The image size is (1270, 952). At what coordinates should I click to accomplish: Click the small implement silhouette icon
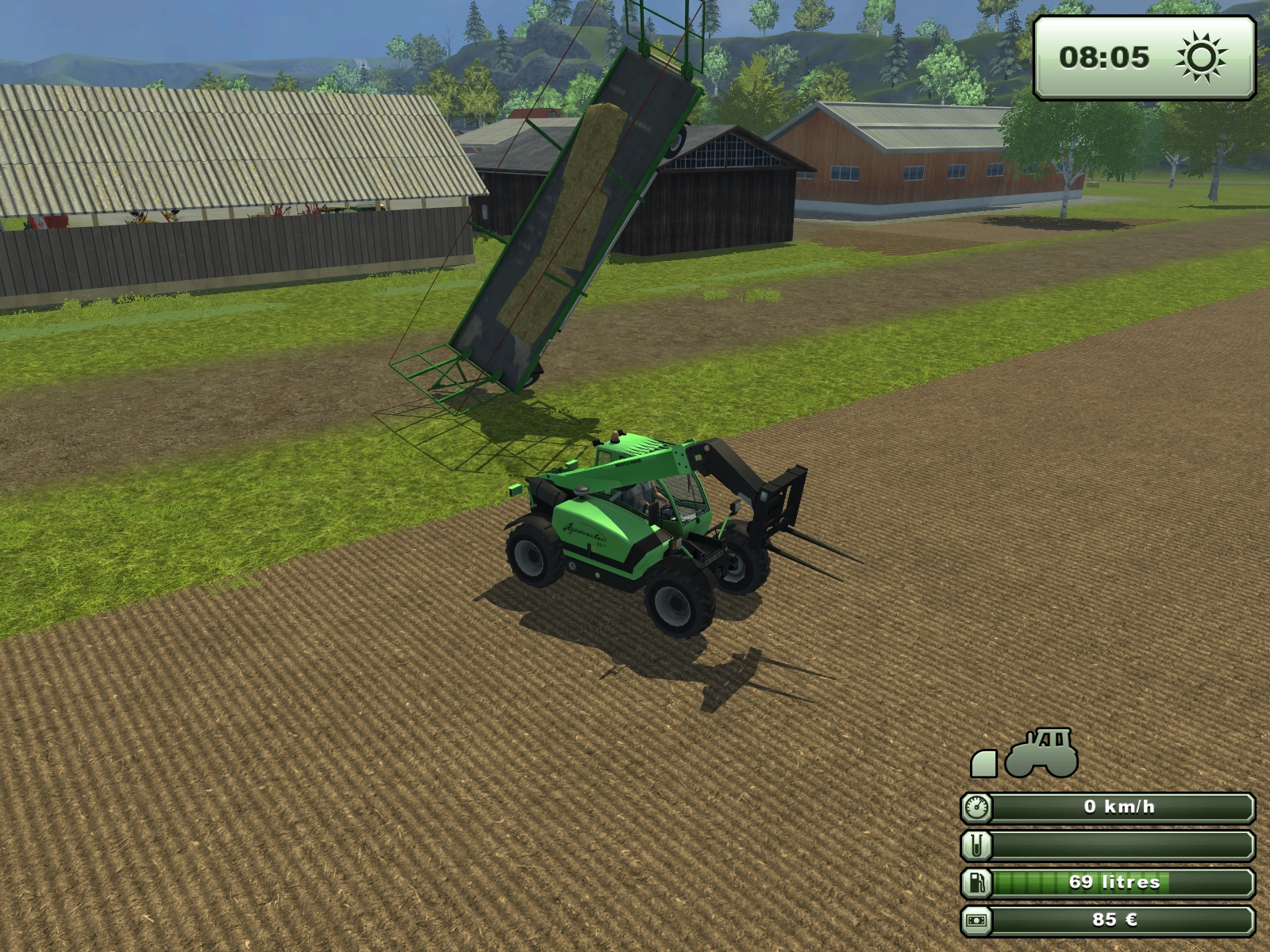tap(984, 763)
